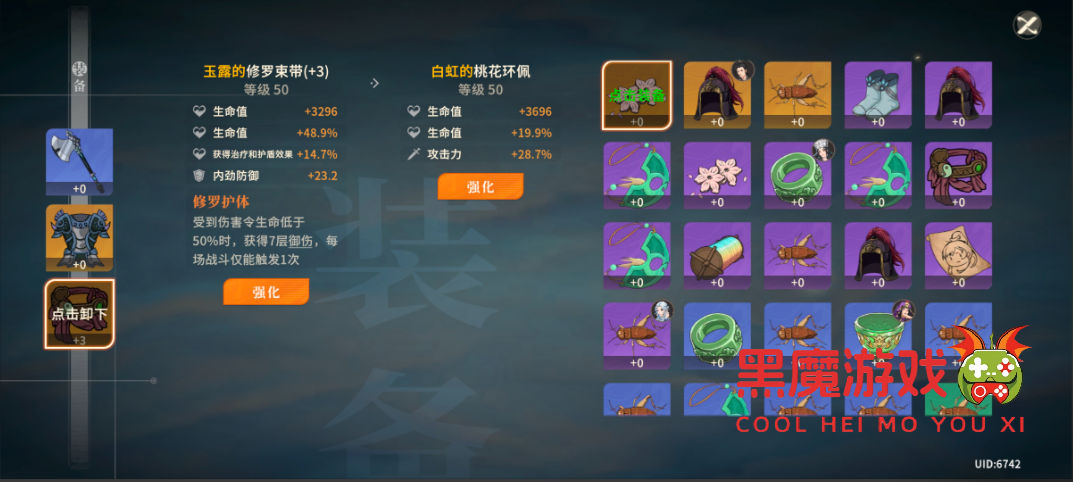Open the portrait scroll item

coord(957,255)
